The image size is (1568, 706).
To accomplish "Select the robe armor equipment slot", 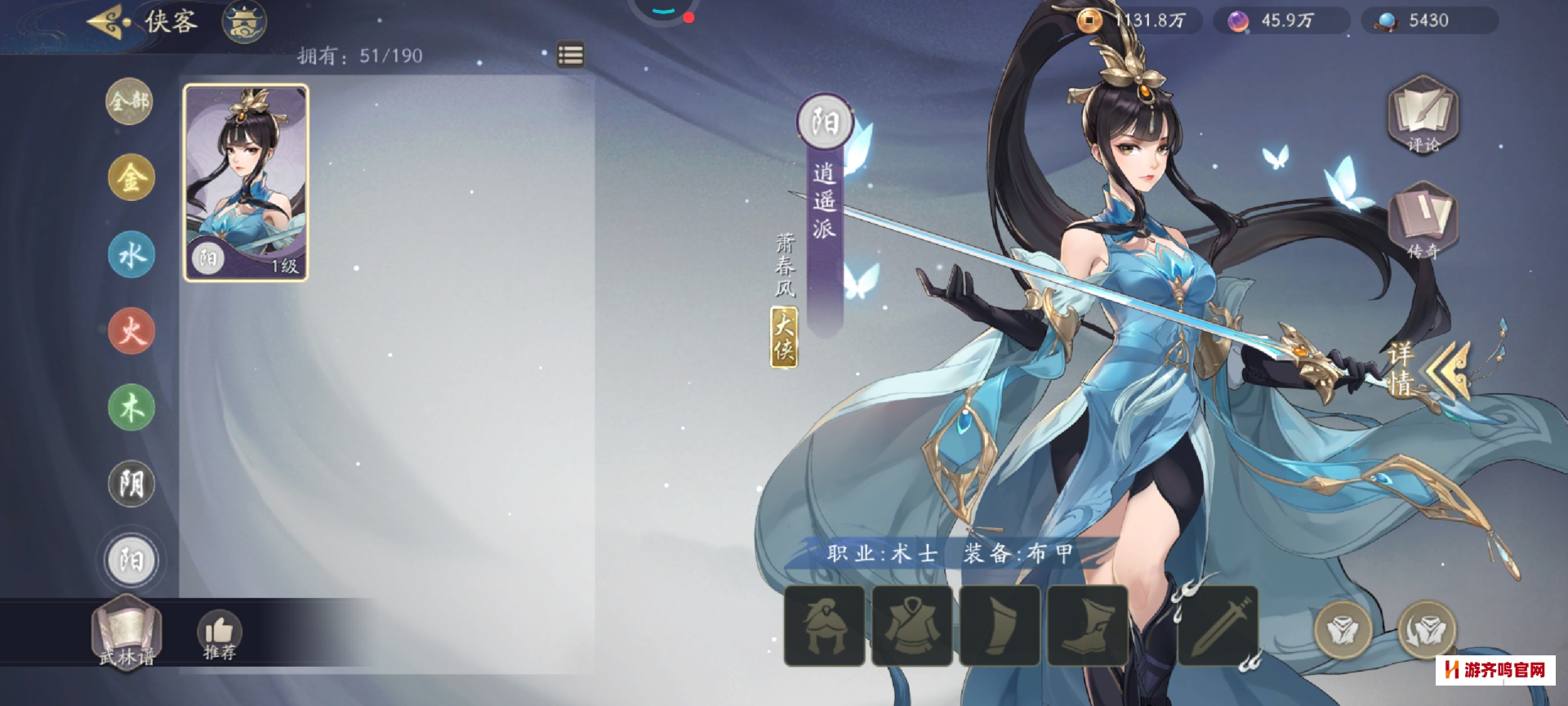I will (911, 625).
